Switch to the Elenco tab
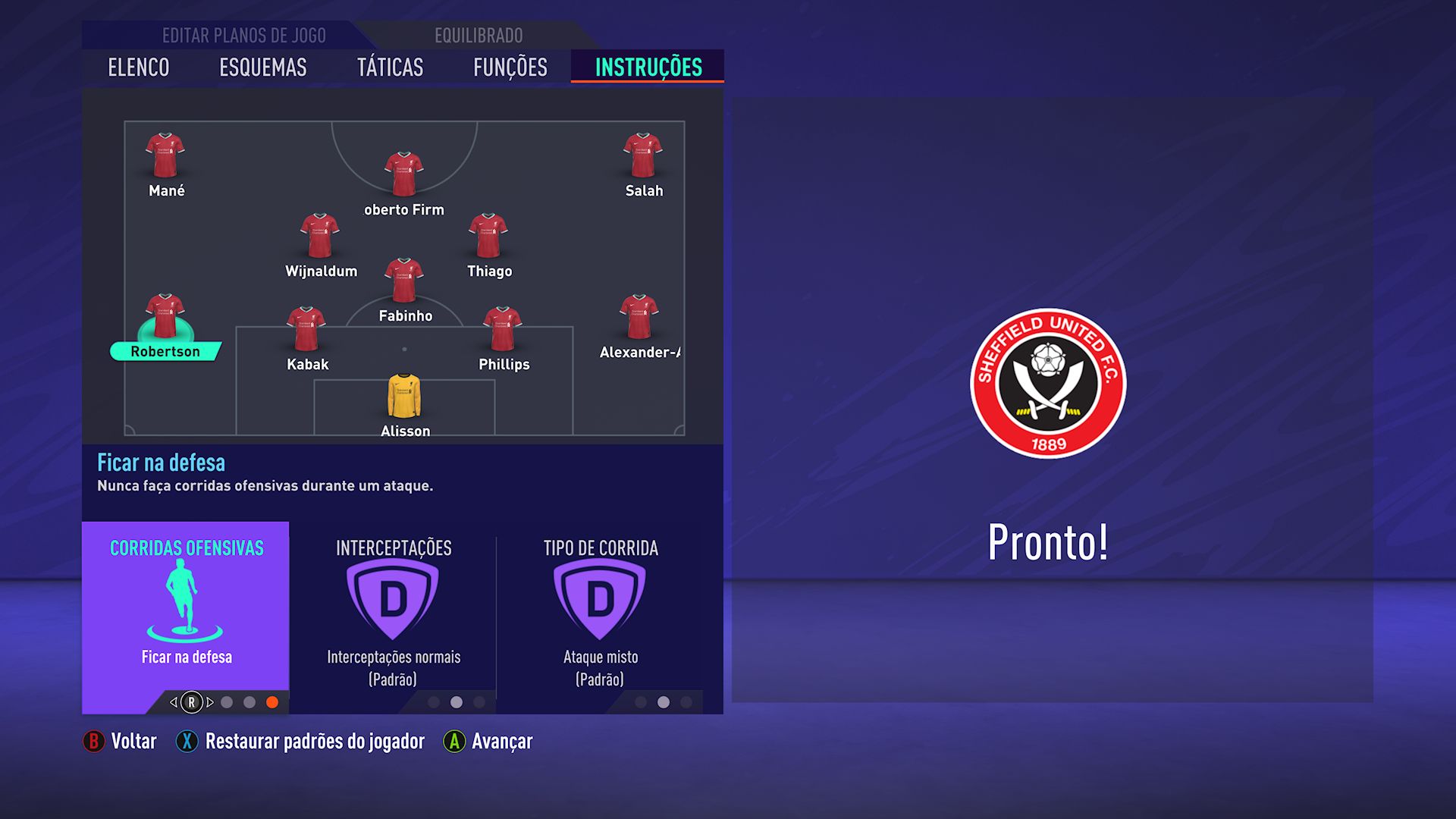The image size is (1456, 819). (x=139, y=67)
